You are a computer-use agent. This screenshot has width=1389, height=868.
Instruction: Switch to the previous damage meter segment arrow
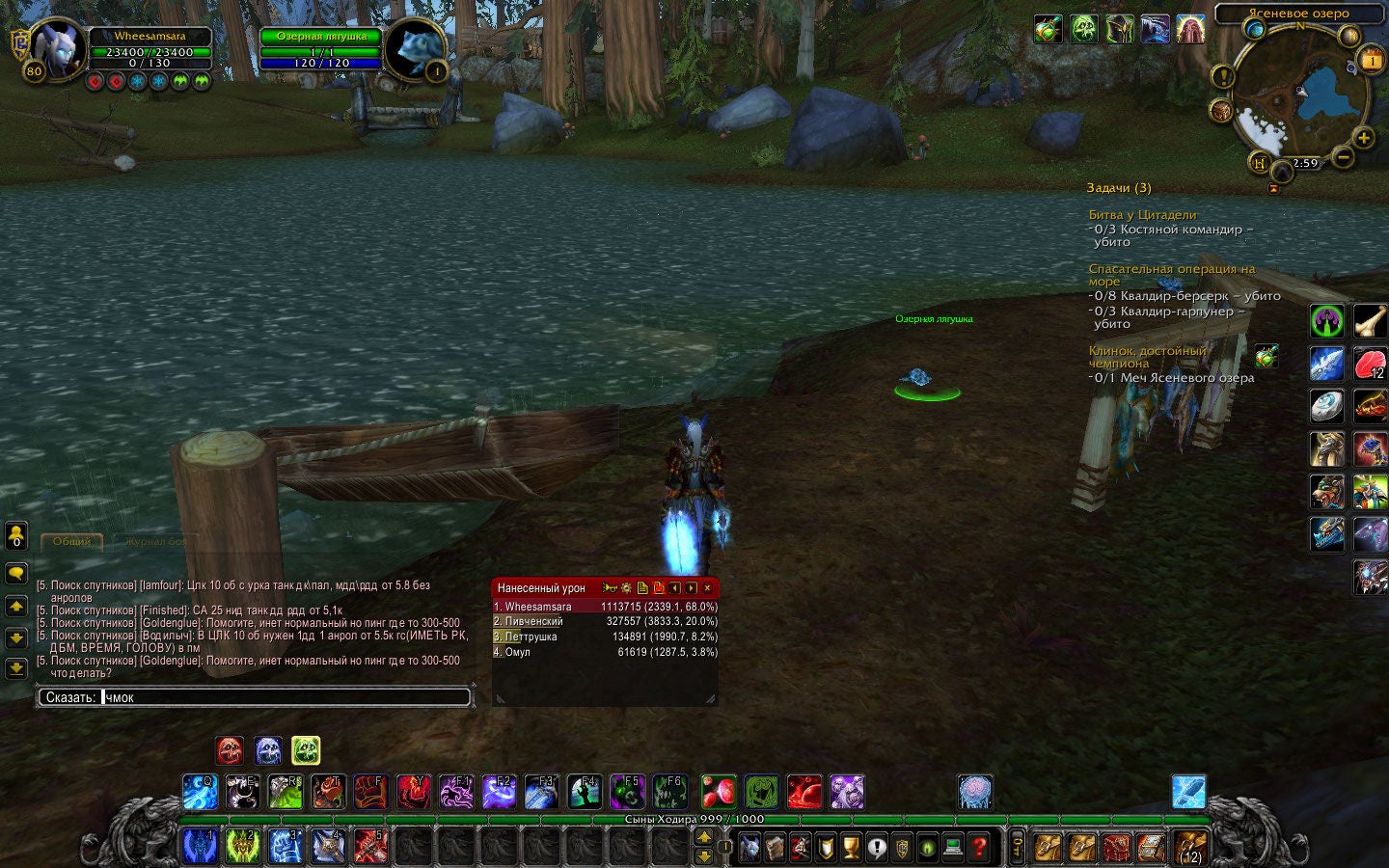point(675,587)
